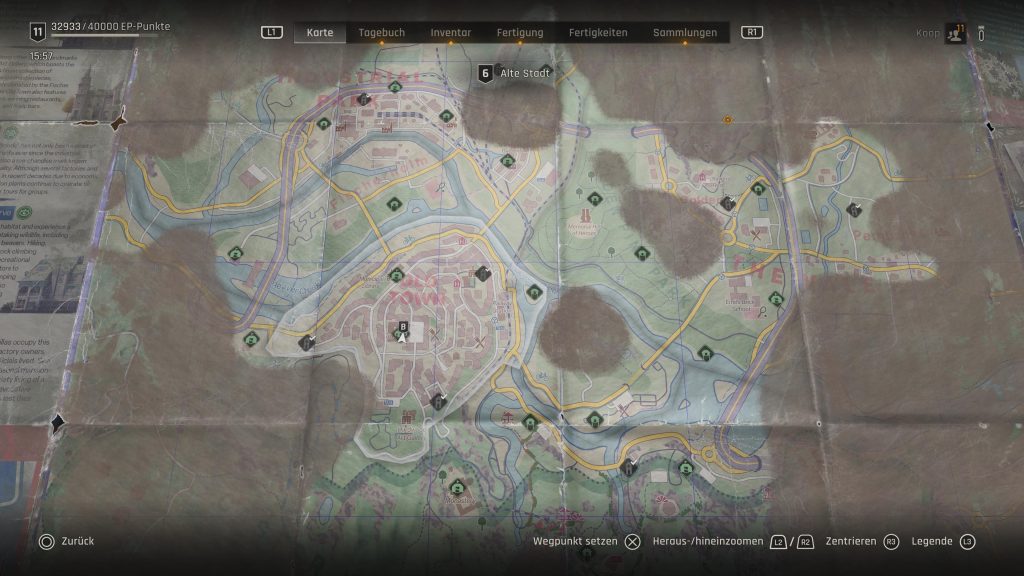The height and width of the screenshot is (576, 1024).
Task: Open the Sammlungen tab
Action: click(x=685, y=32)
